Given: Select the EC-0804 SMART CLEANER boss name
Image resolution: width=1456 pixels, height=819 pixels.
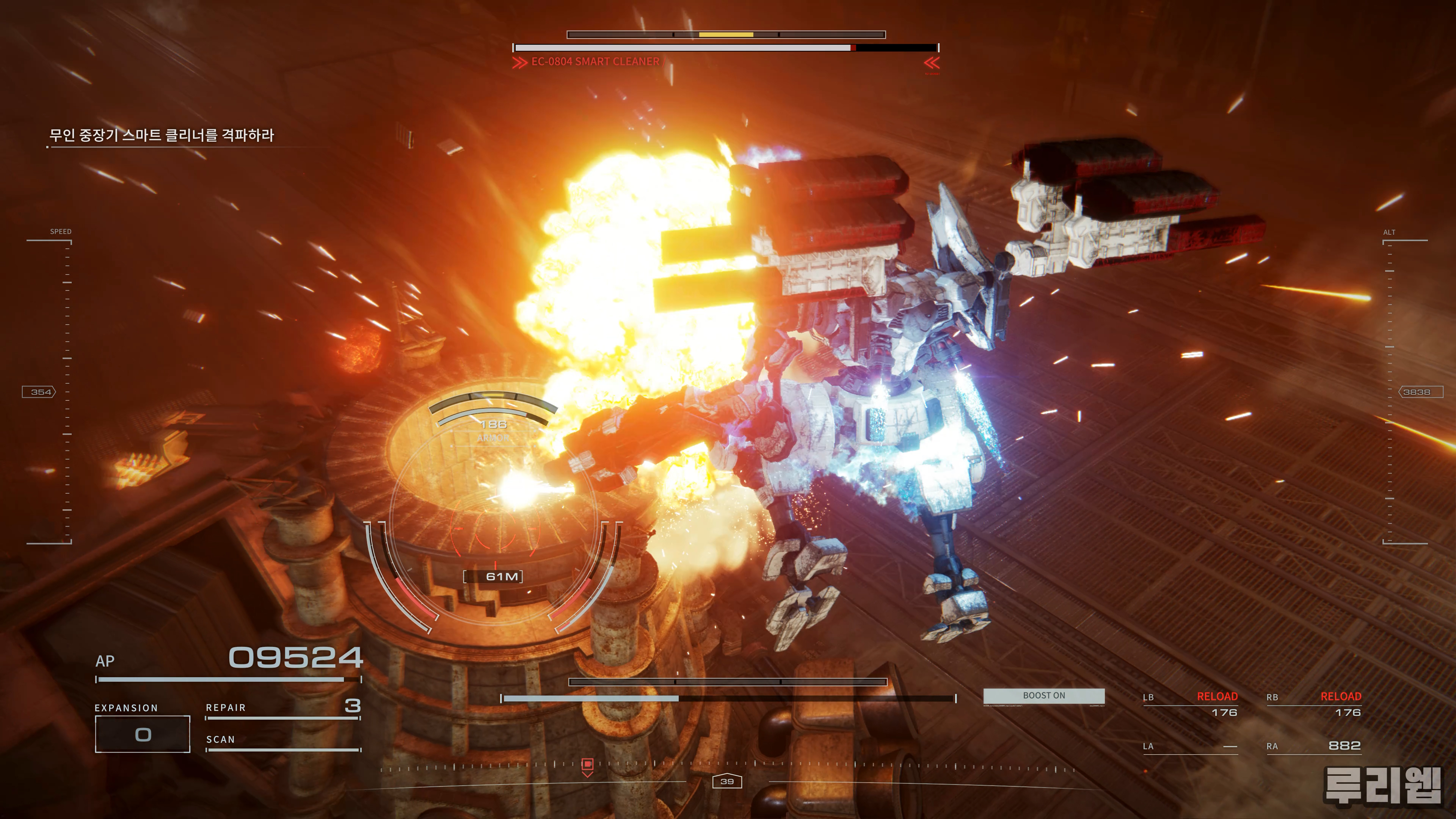Looking at the screenshot, I should pyautogui.click(x=595, y=61).
